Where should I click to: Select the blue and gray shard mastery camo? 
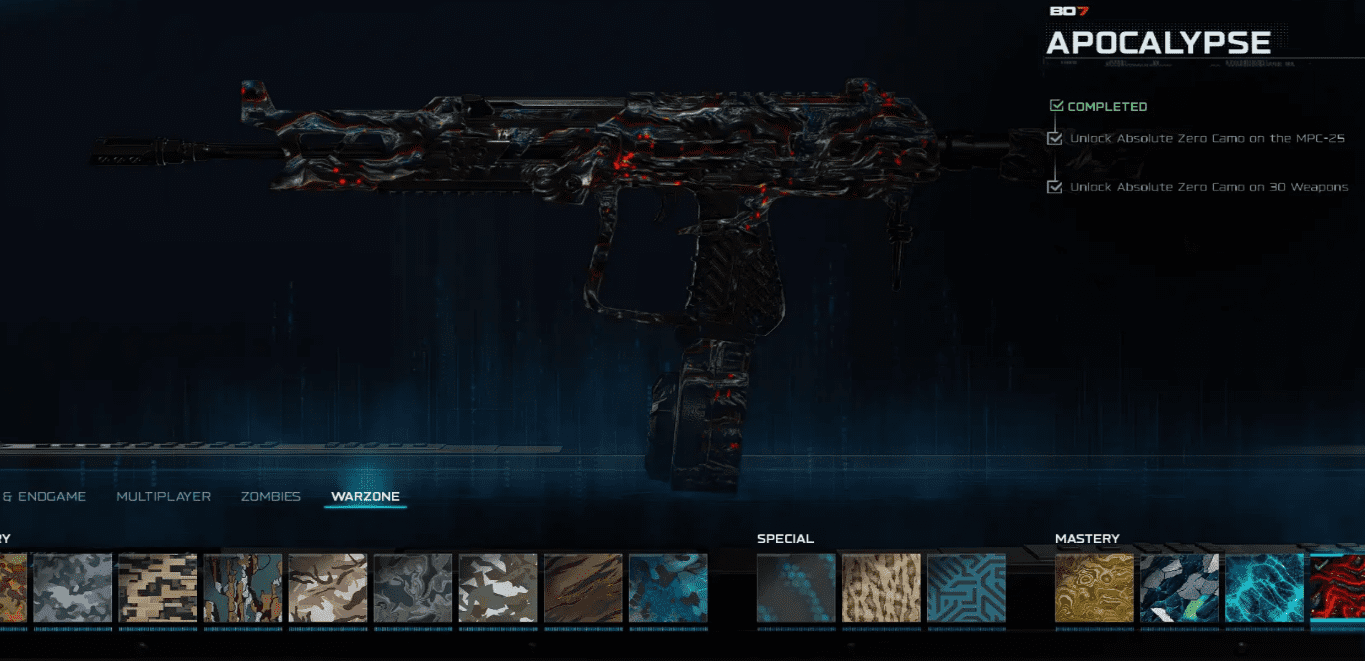[x=1179, y=588]
